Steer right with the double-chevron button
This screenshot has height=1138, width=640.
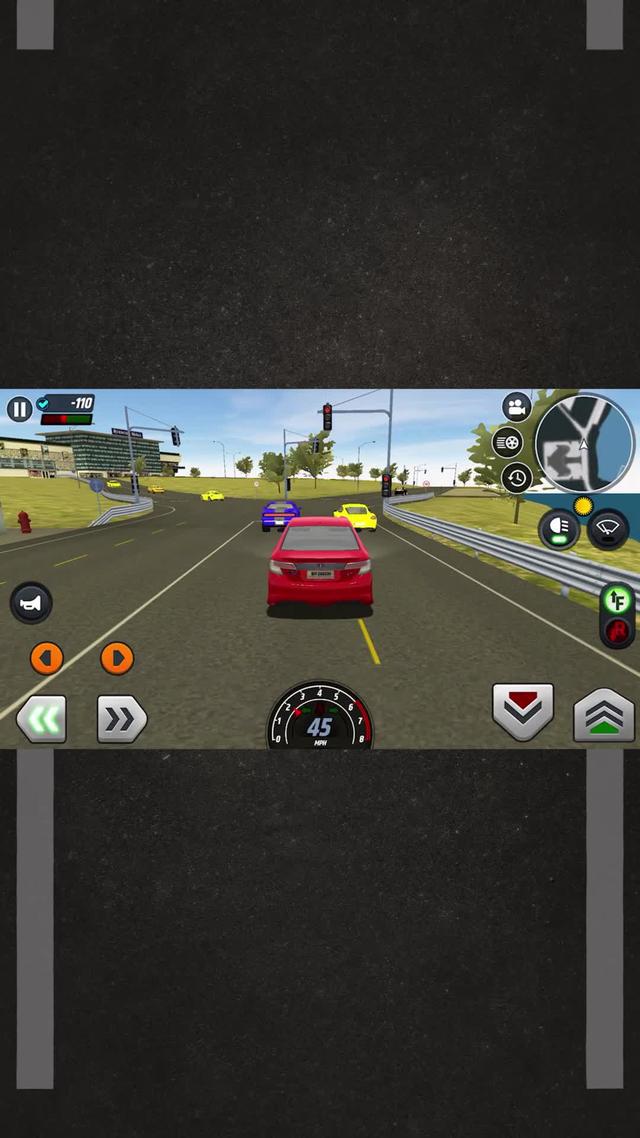121,718
